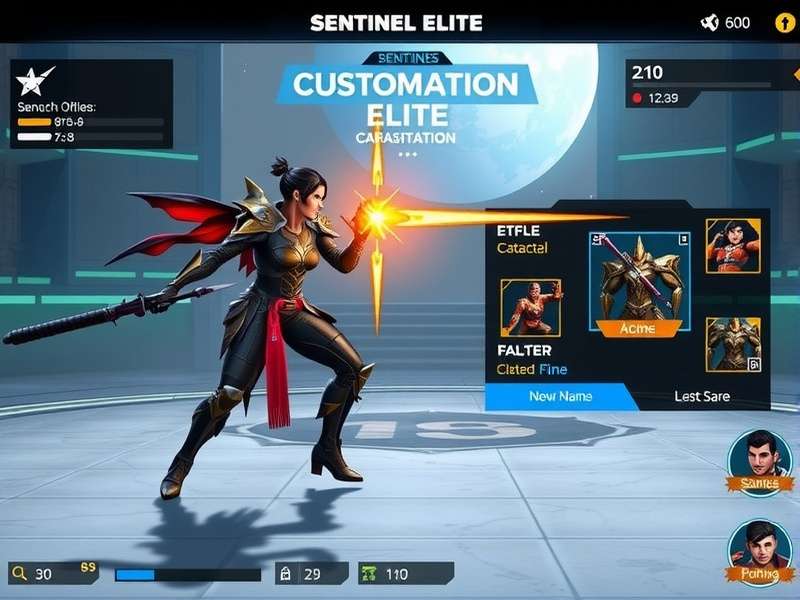The height and width of the screenshot is (600, 800).
Task: Select the small golden armor thumbnail
Action: pos(732,344)
